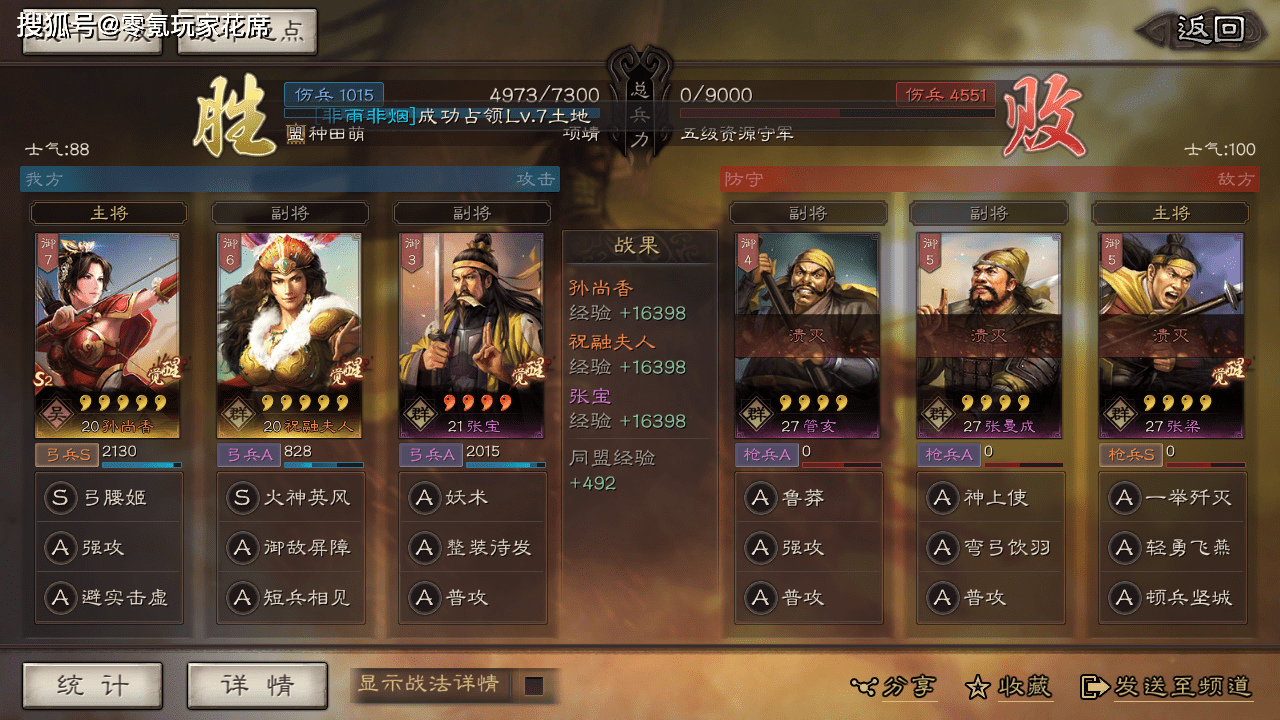Click the 详情 button
The image size is (1280, 720).
pyautogui.click(x=256, y=686)
